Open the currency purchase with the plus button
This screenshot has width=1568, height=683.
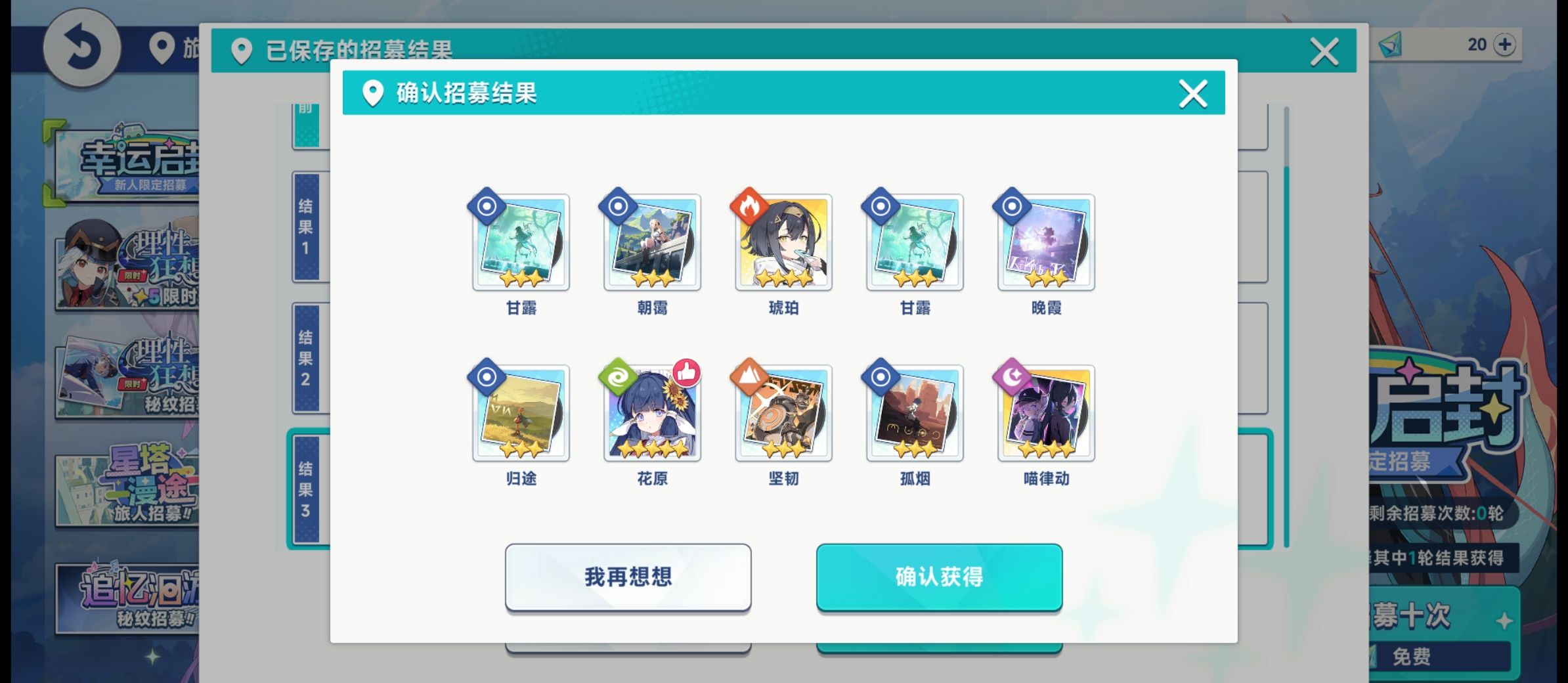(1504, 45)
